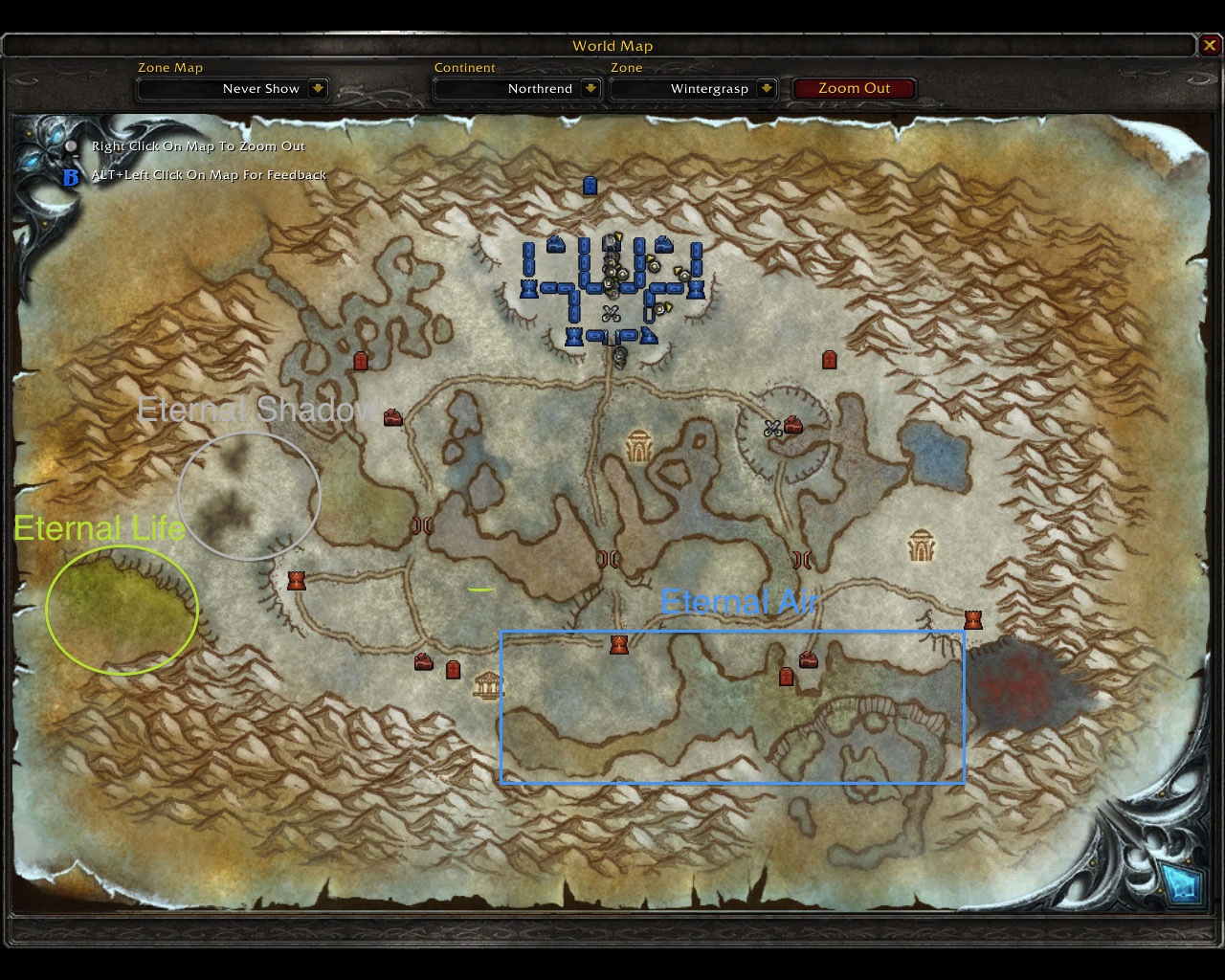The image size is (1225, 980).
Task: Click the red workshop icon near the eastern scissors marker
Action: (792, 425)
